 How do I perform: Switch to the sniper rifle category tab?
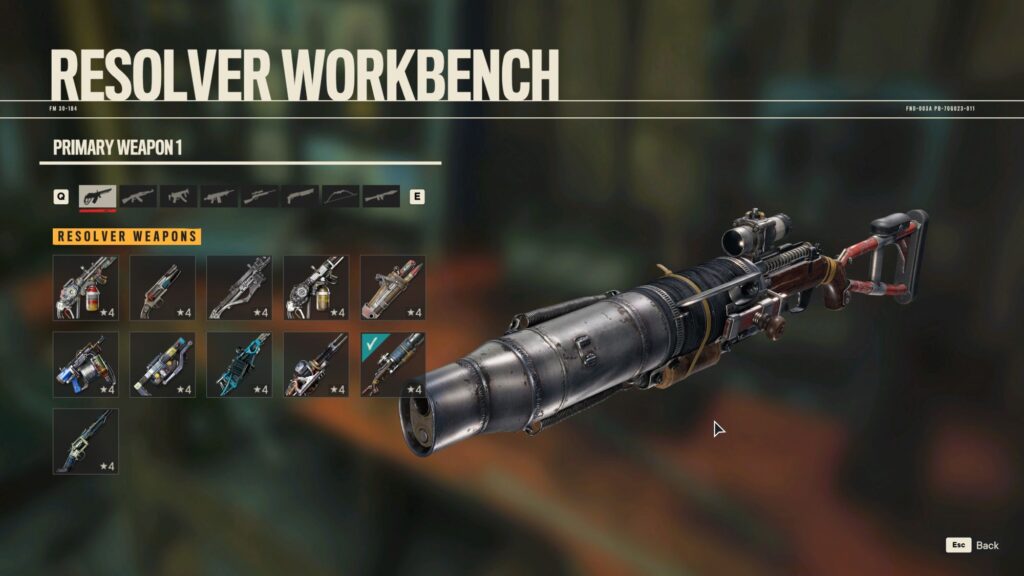pos(260,196)
